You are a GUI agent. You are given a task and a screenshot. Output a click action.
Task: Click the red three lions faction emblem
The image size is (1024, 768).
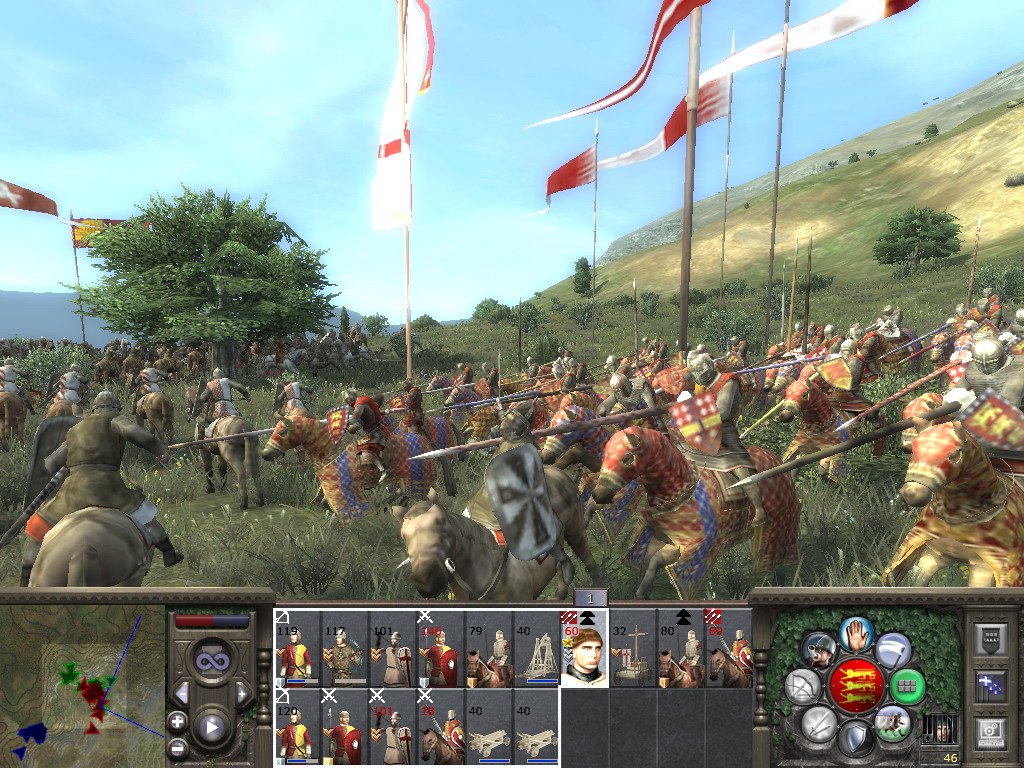click(855, 686)
